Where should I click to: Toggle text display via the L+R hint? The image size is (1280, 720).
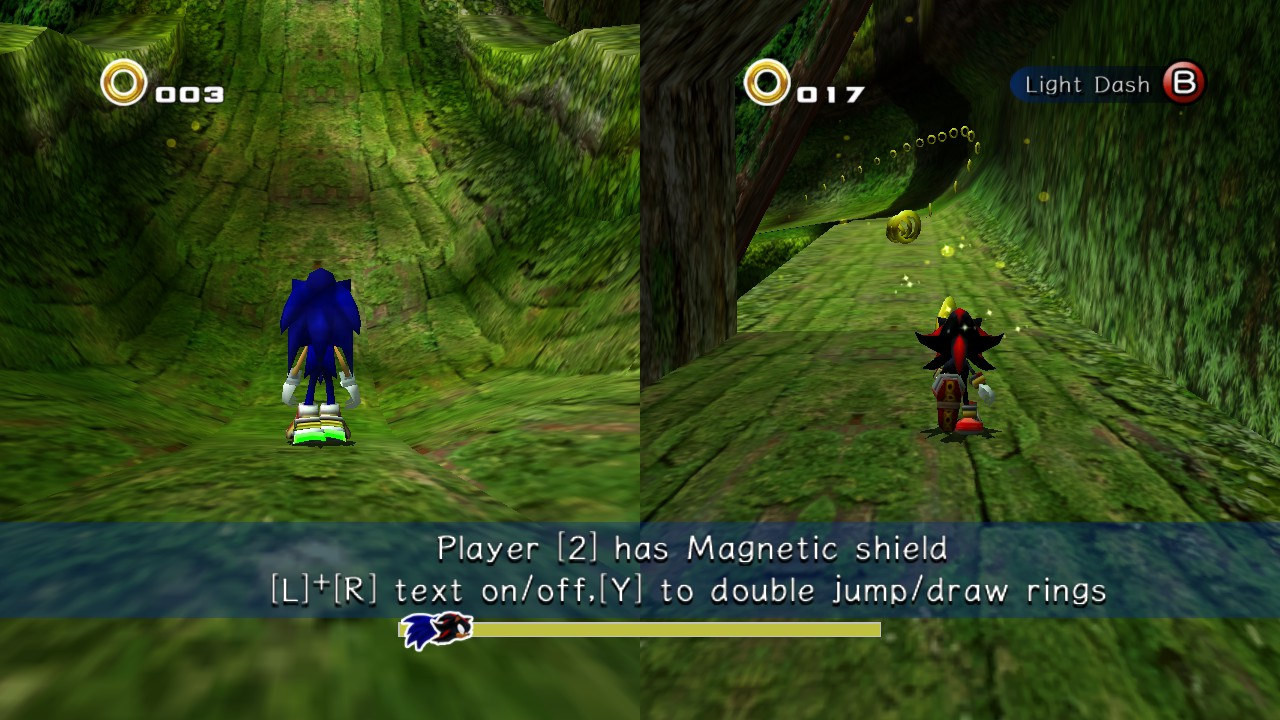pyautogui.click(x=400, y=590)
